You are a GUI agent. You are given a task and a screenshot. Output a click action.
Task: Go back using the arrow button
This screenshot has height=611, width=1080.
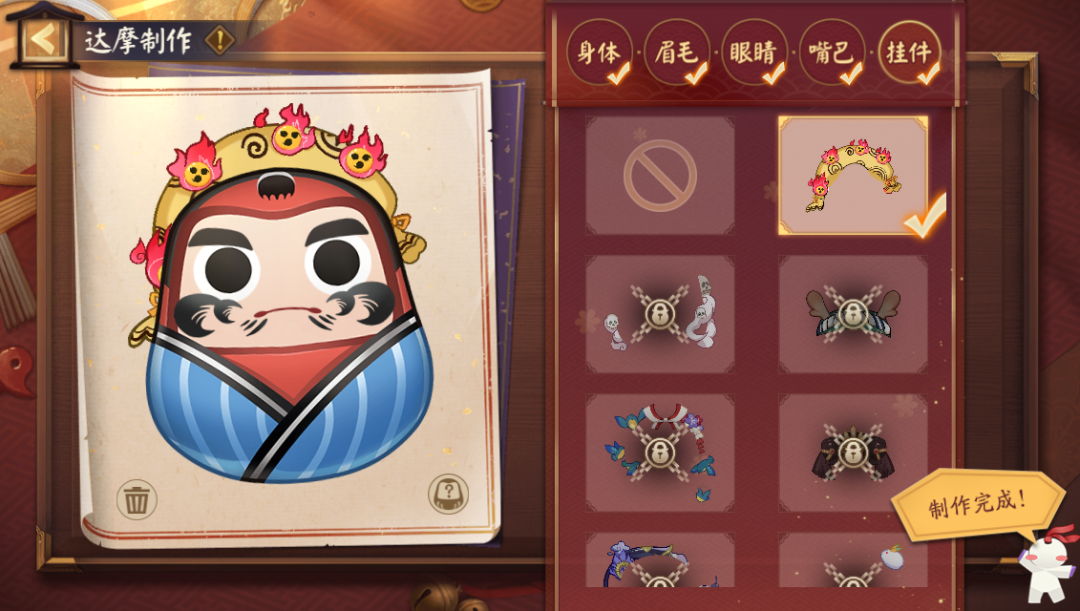42,41
